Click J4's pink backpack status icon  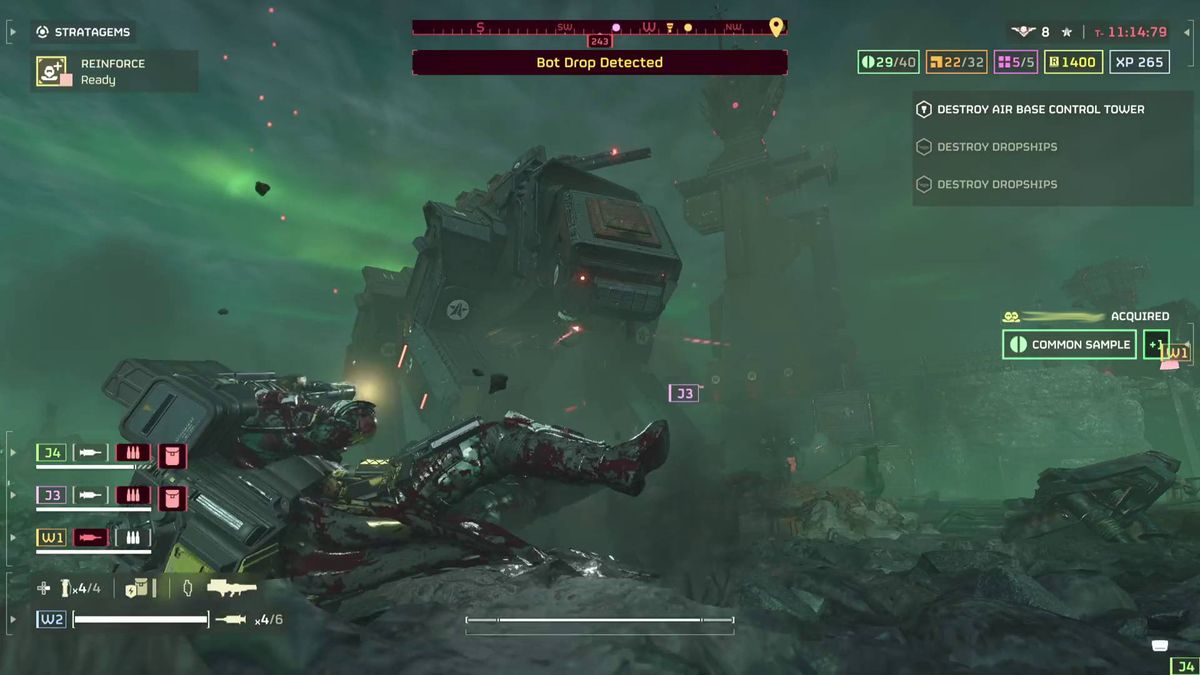tap(172, 455)
